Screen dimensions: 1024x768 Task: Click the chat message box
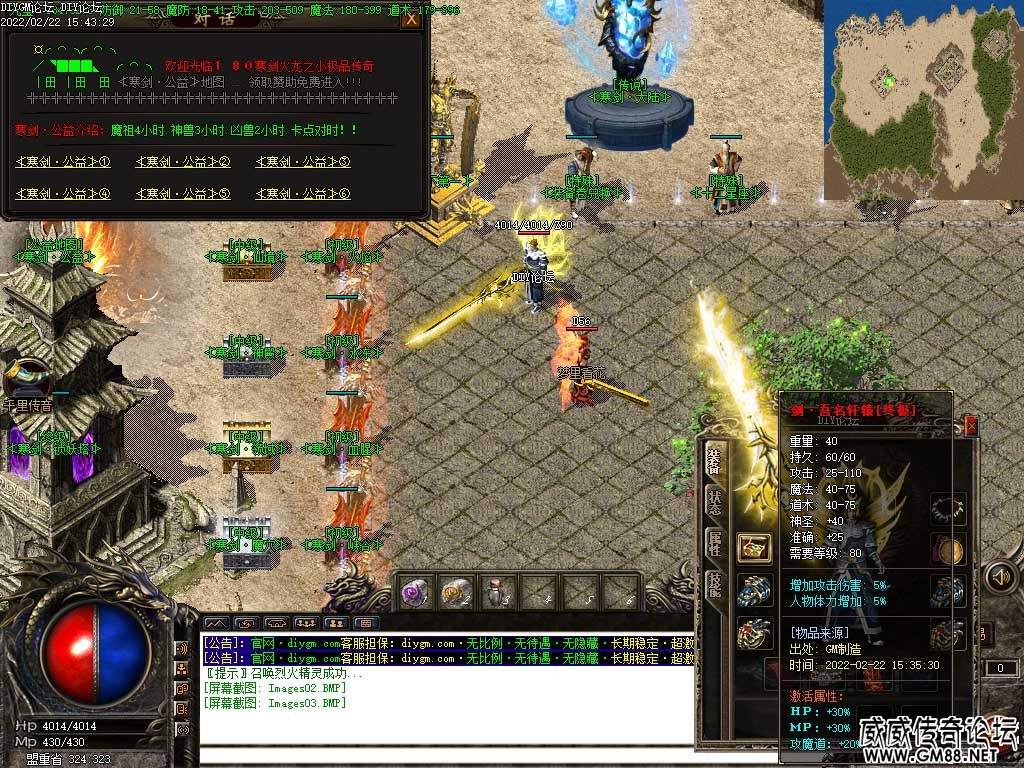tap(446, 690)
